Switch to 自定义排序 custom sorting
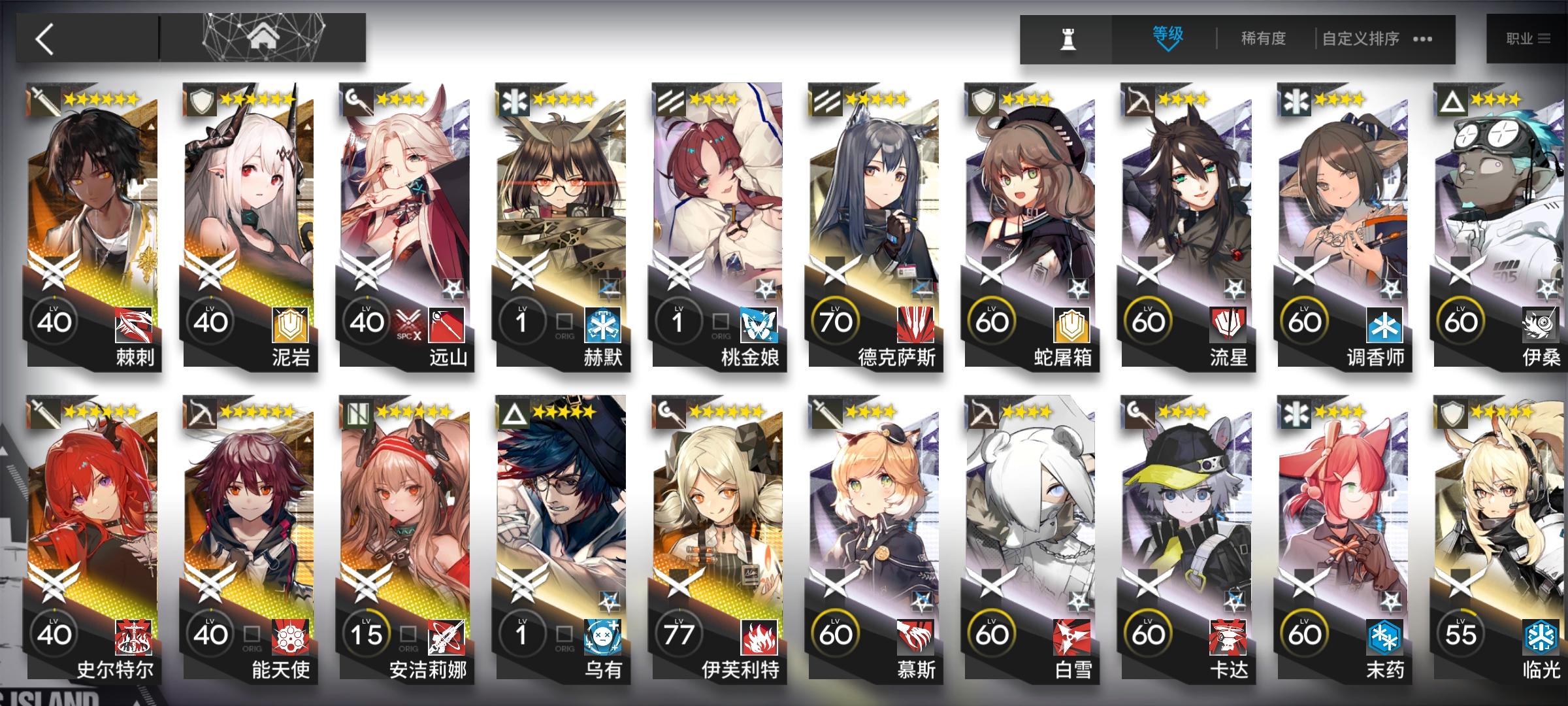1568x706 pixels. coord(1362,39)
